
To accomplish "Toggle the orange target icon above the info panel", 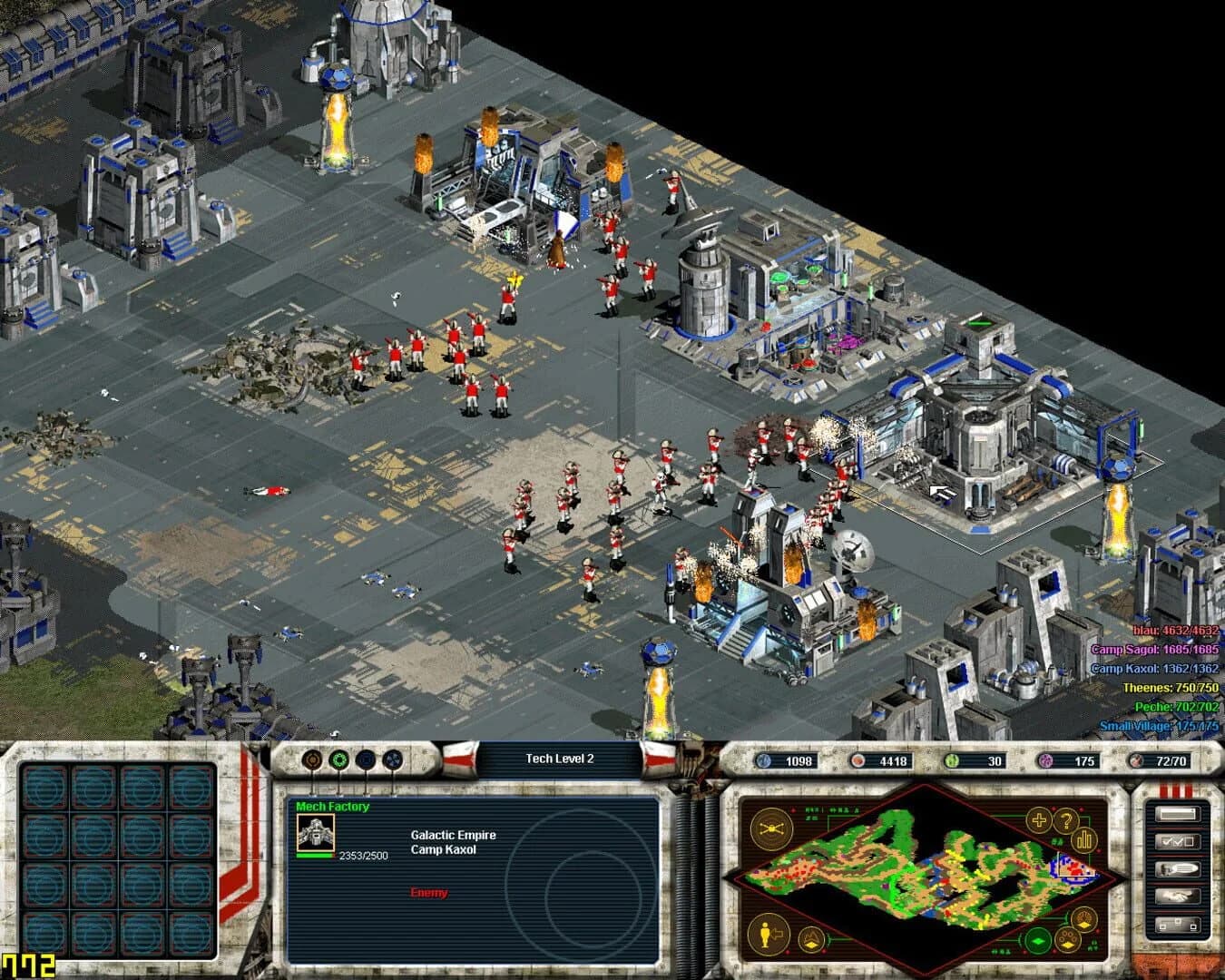I will (311, 759).
